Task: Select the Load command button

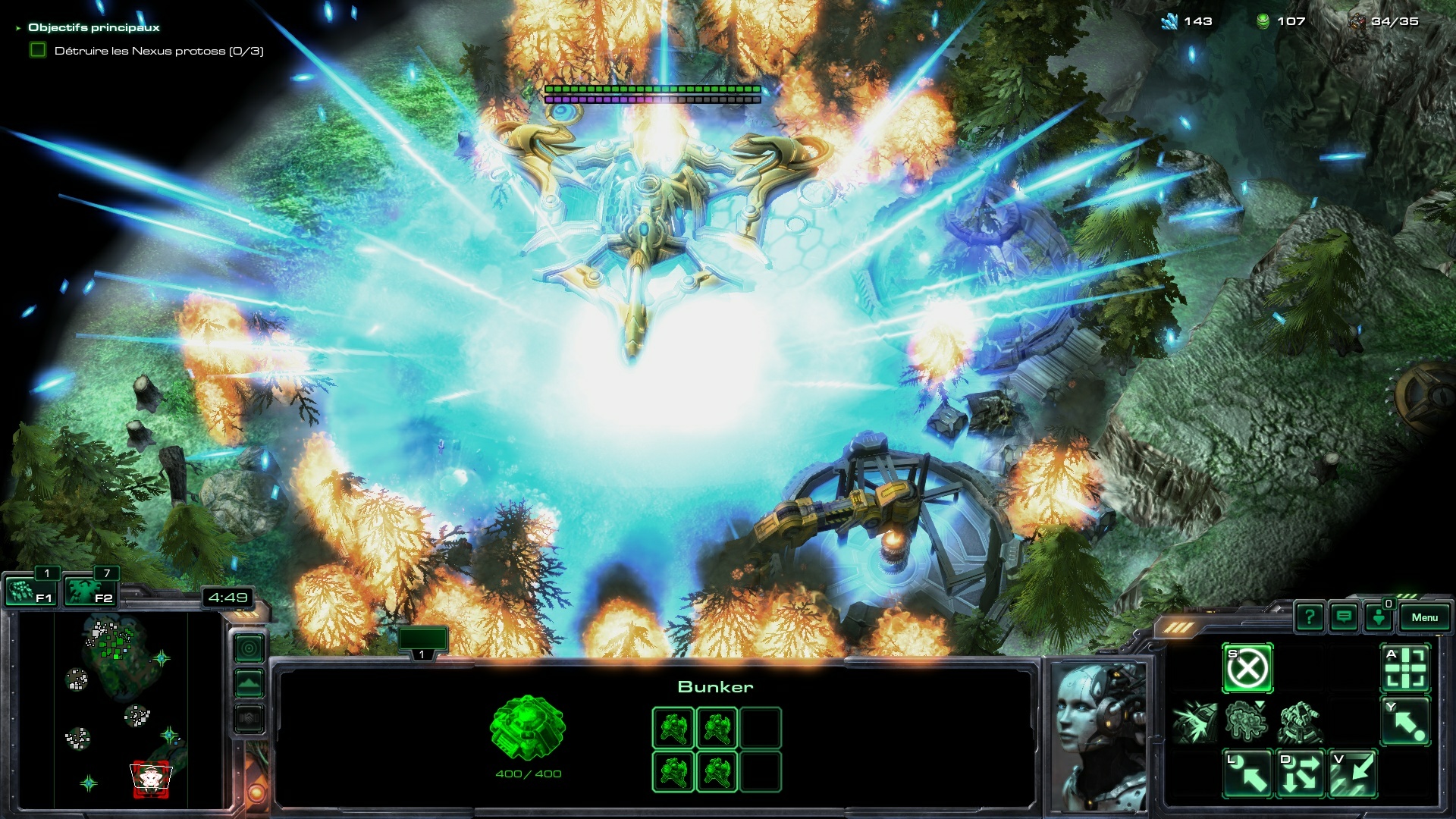Action: (1247, 774)
